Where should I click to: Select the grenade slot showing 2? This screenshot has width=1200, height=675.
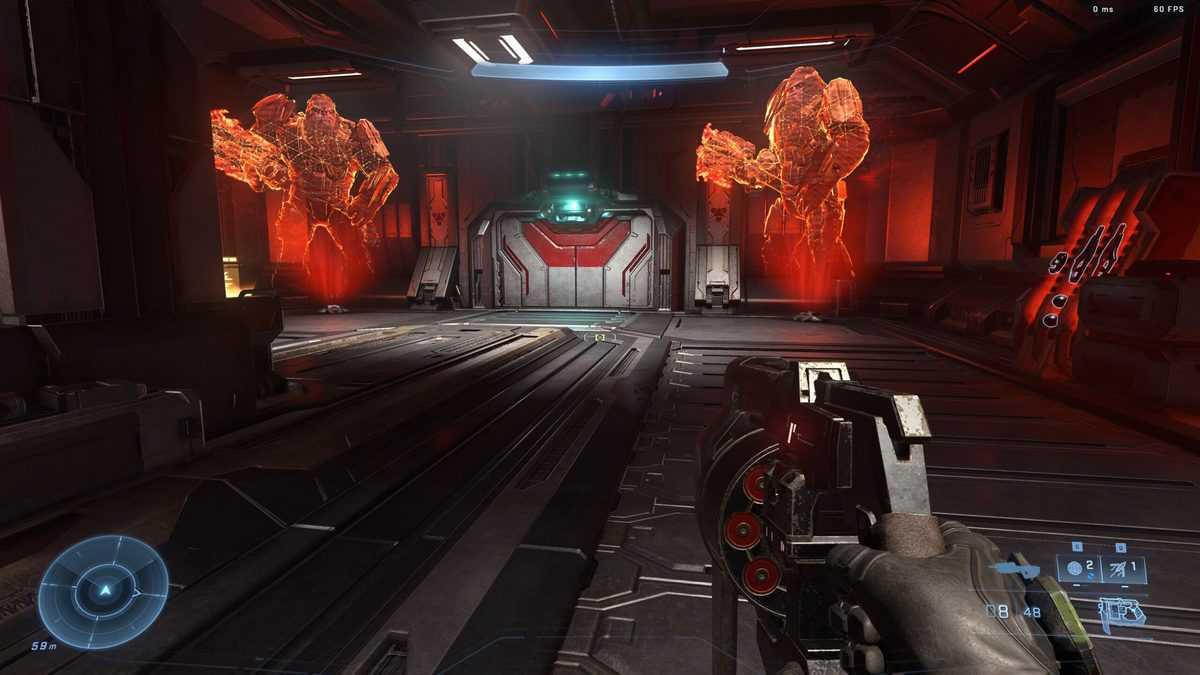point(1079,570)
